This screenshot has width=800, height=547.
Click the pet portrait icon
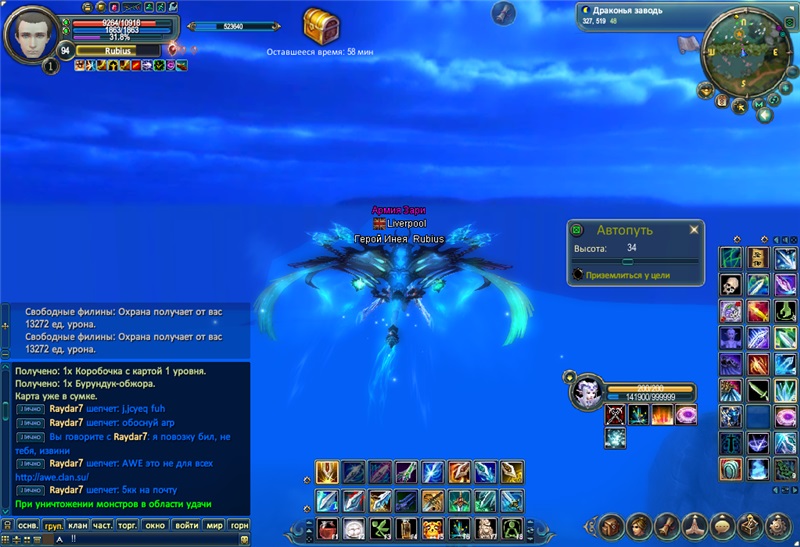[585, 391]
